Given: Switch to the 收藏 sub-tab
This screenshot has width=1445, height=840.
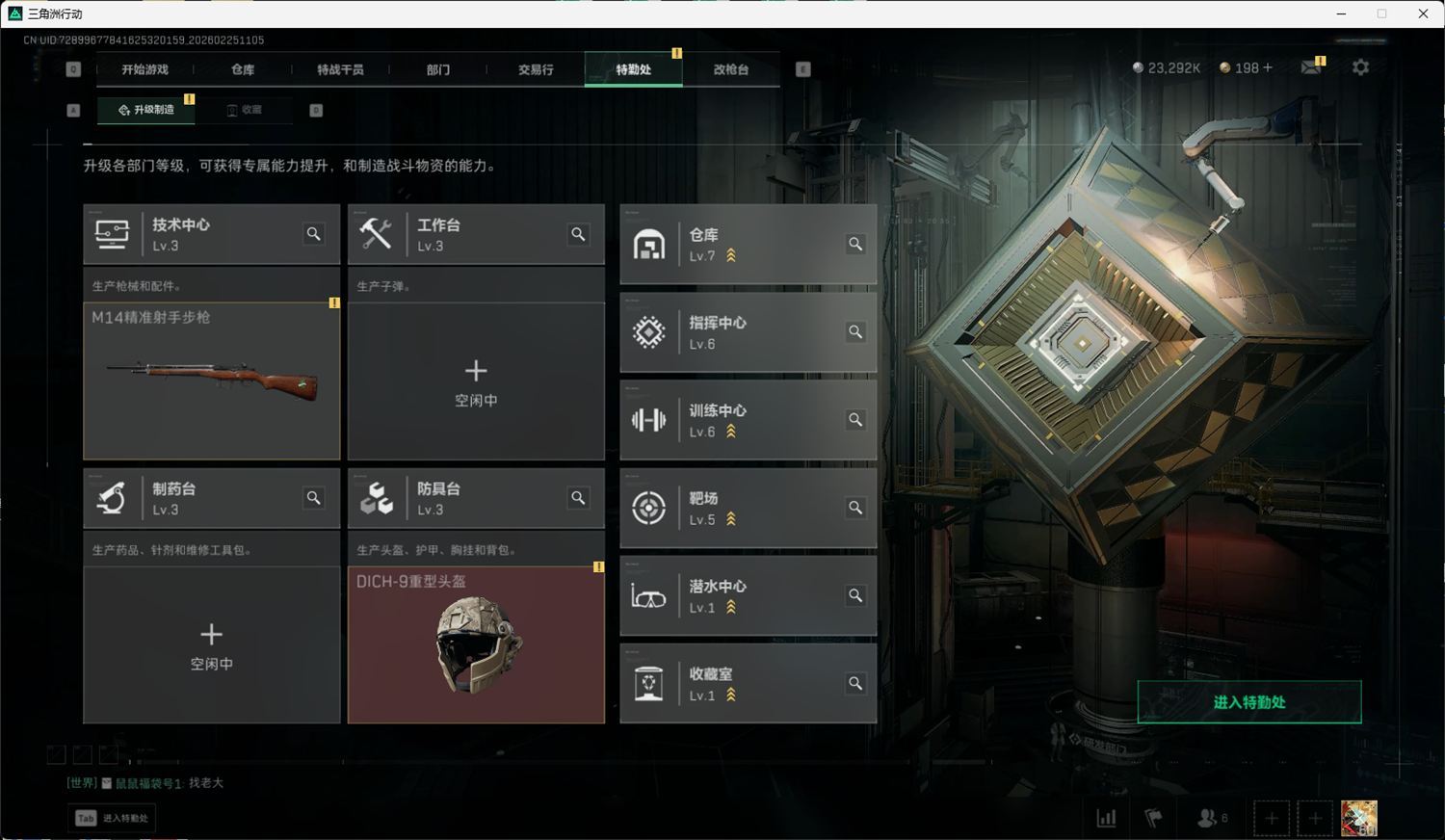Looking at the screenshot, I should click(245, 110).
